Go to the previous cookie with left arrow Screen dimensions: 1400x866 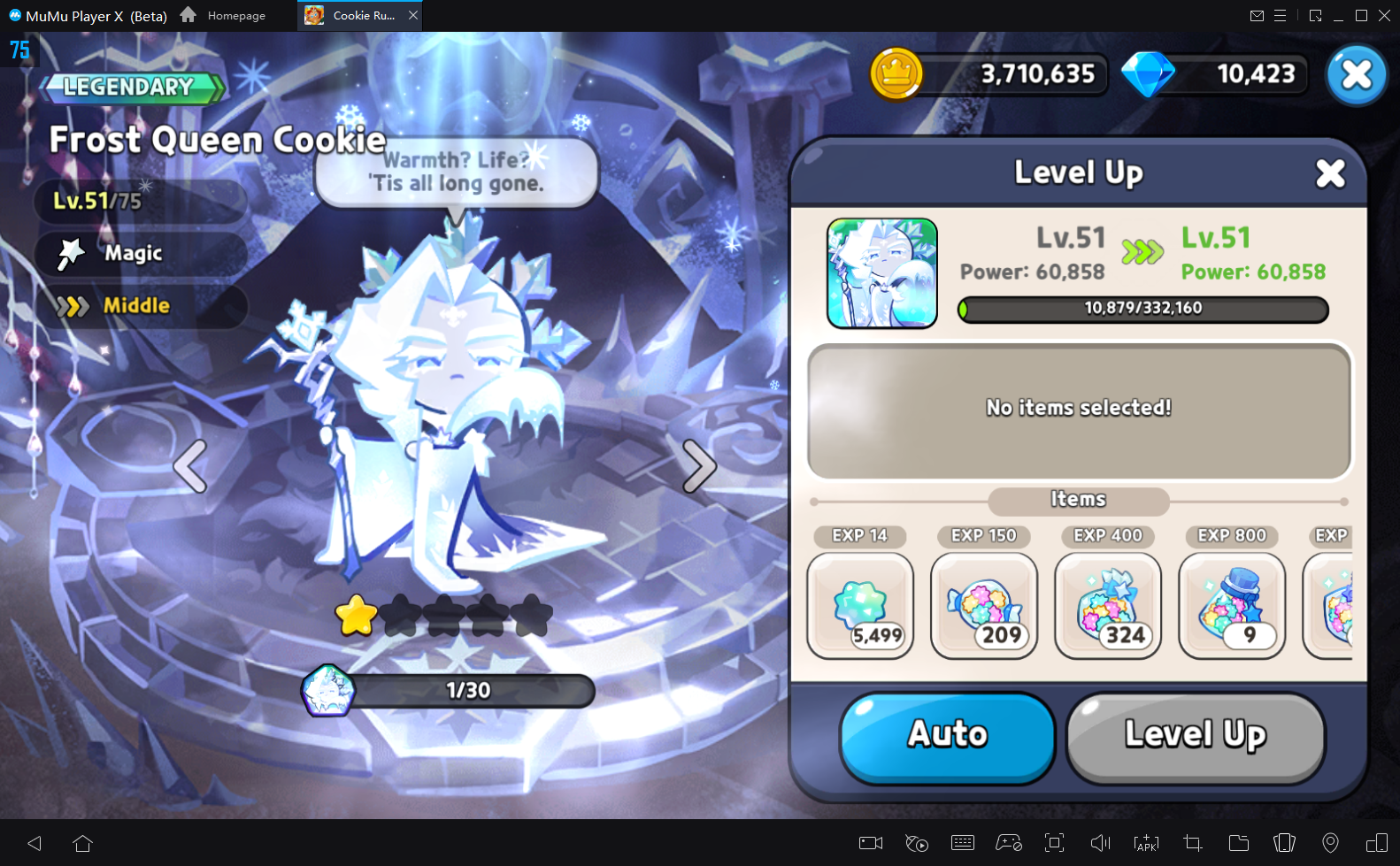191,465
